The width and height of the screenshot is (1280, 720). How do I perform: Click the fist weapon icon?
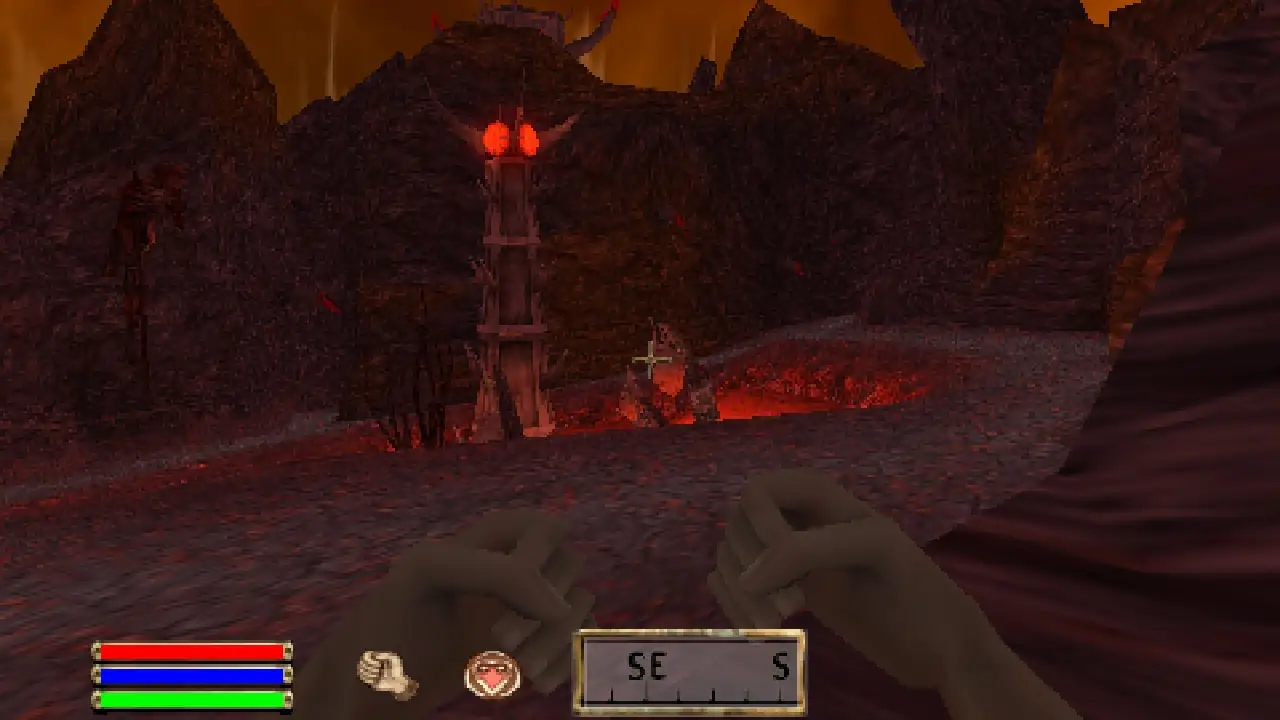(388, 673)
